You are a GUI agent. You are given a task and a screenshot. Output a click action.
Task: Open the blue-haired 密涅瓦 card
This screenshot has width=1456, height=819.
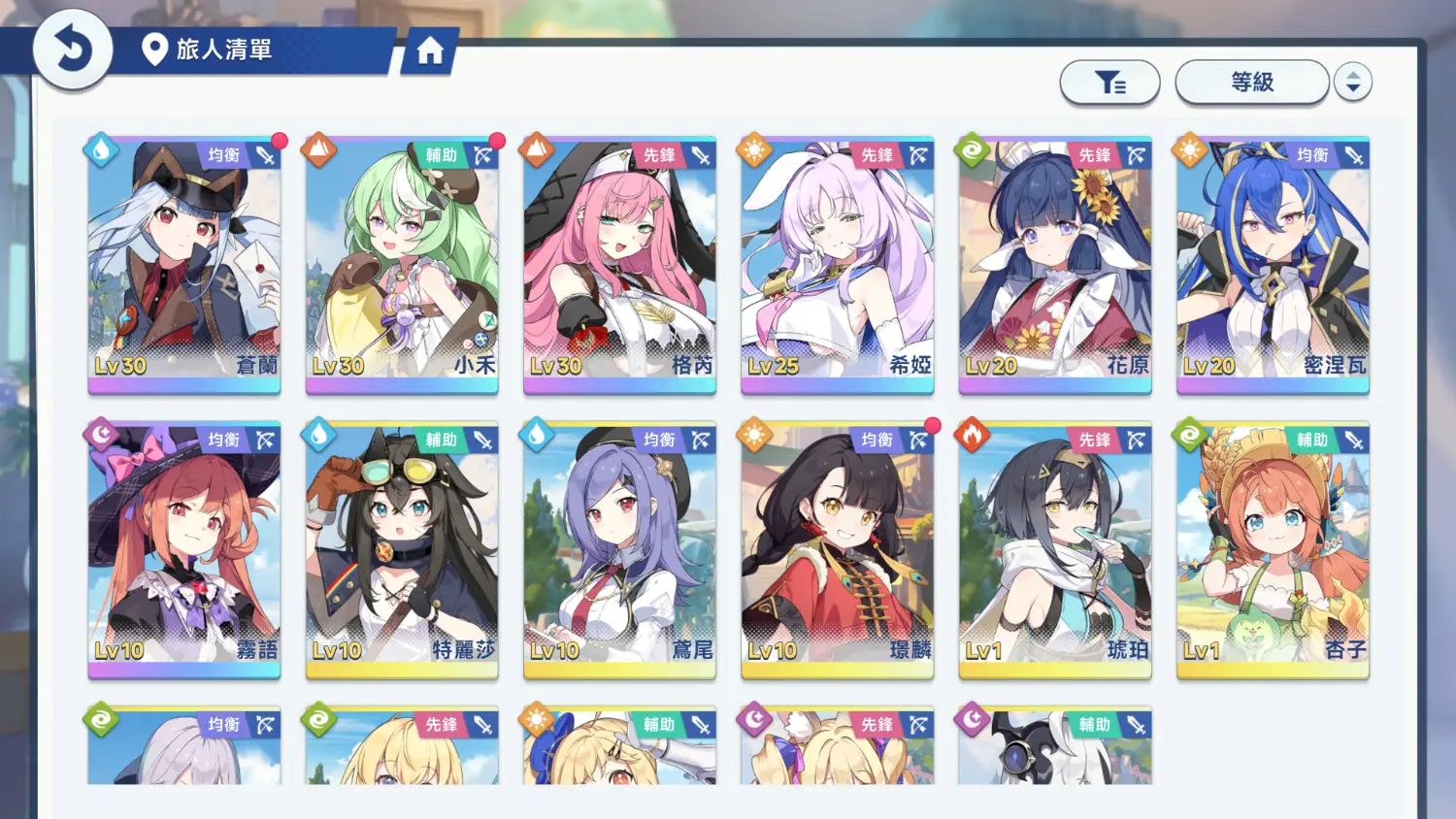[x=1273, y=264]
